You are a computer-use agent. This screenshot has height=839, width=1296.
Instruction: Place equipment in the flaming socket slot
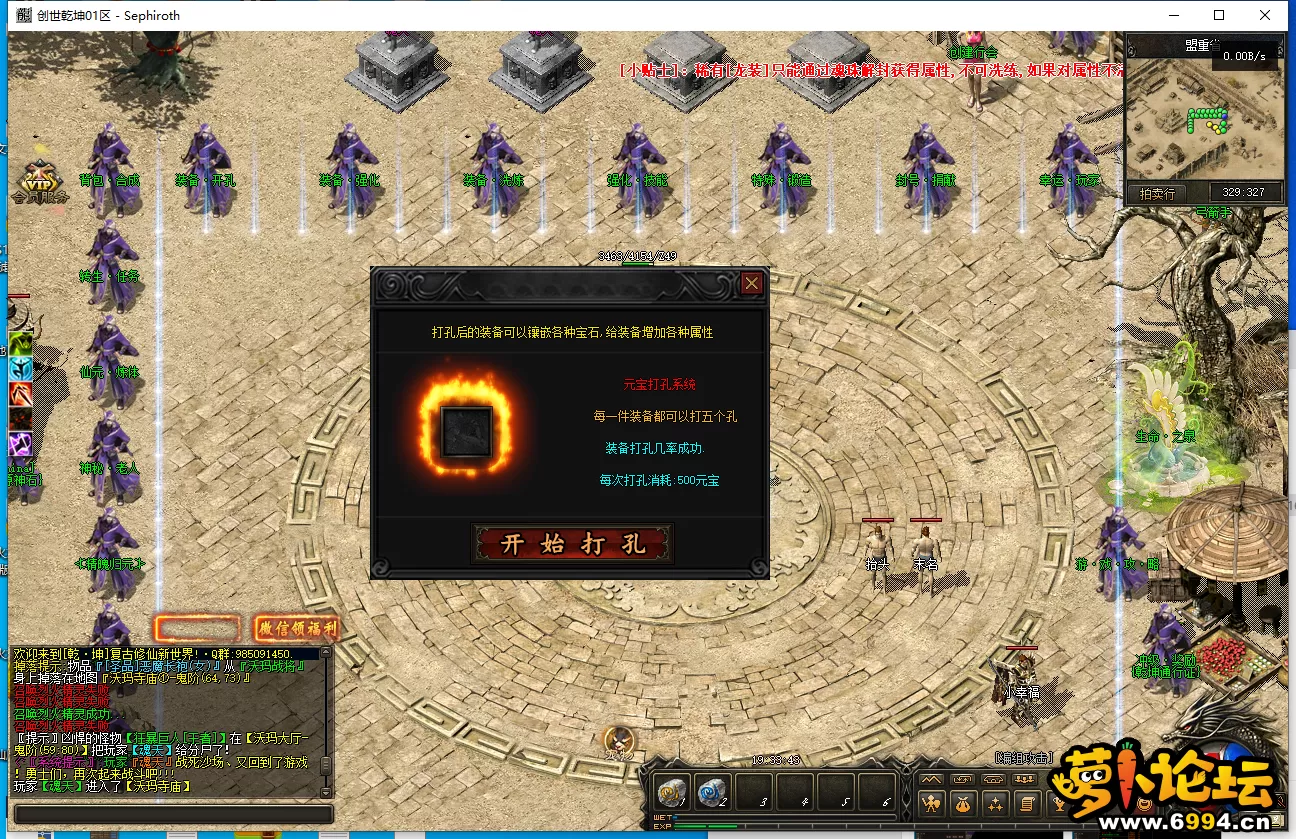(467, 432)
